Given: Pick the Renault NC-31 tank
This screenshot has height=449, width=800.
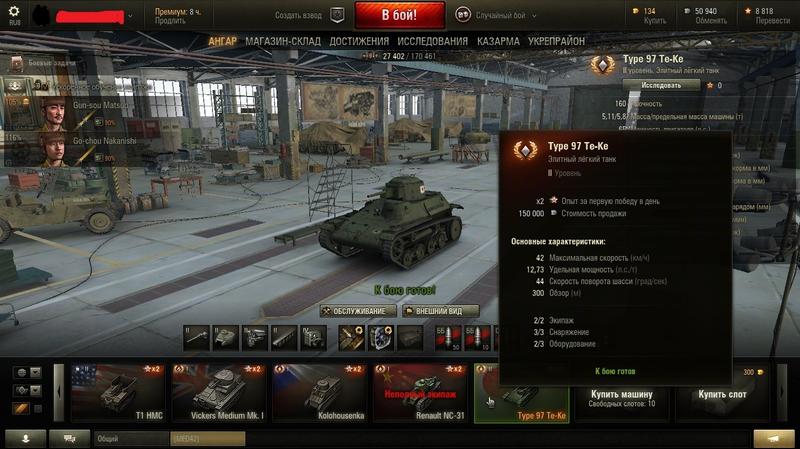Looking at the screenshot, I should tap(421, 393).
